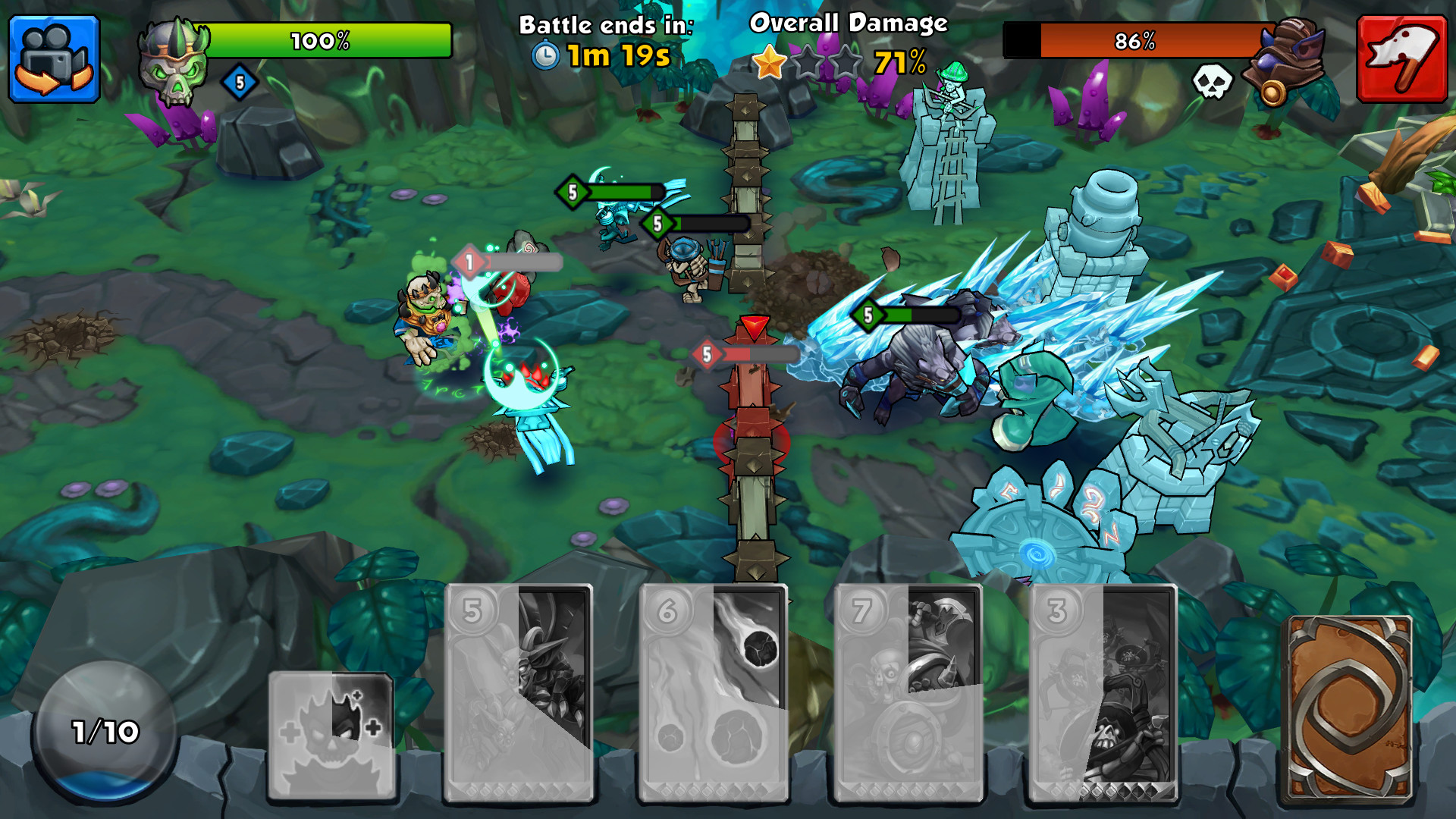Click the green skull hero portrait
The image size is (1456, 819).
(x=174, y=62)
